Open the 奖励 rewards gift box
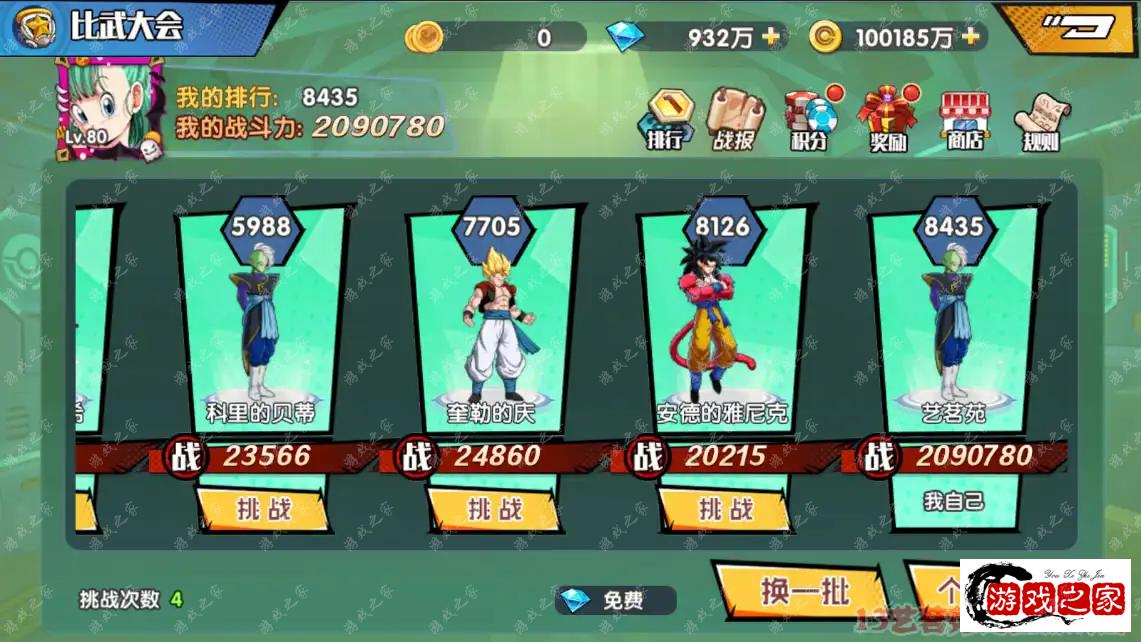1141x642 pixels. (x=886, y=119)
